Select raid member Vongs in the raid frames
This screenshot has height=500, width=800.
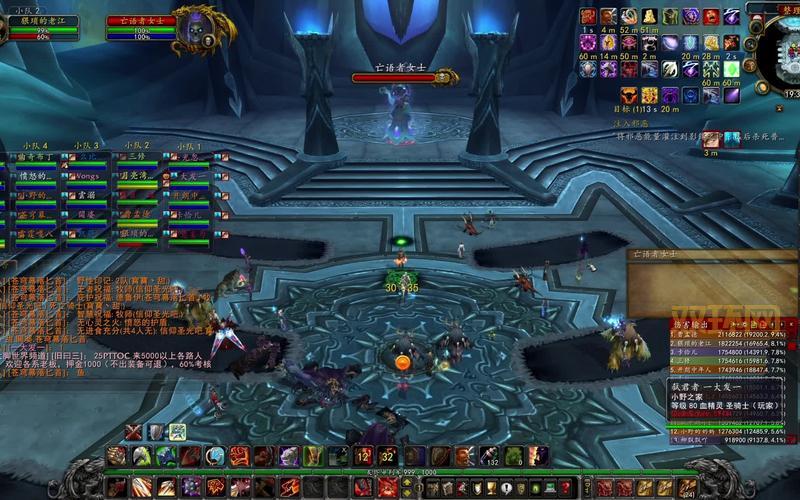pyautogui.click(x=88, y=176)
